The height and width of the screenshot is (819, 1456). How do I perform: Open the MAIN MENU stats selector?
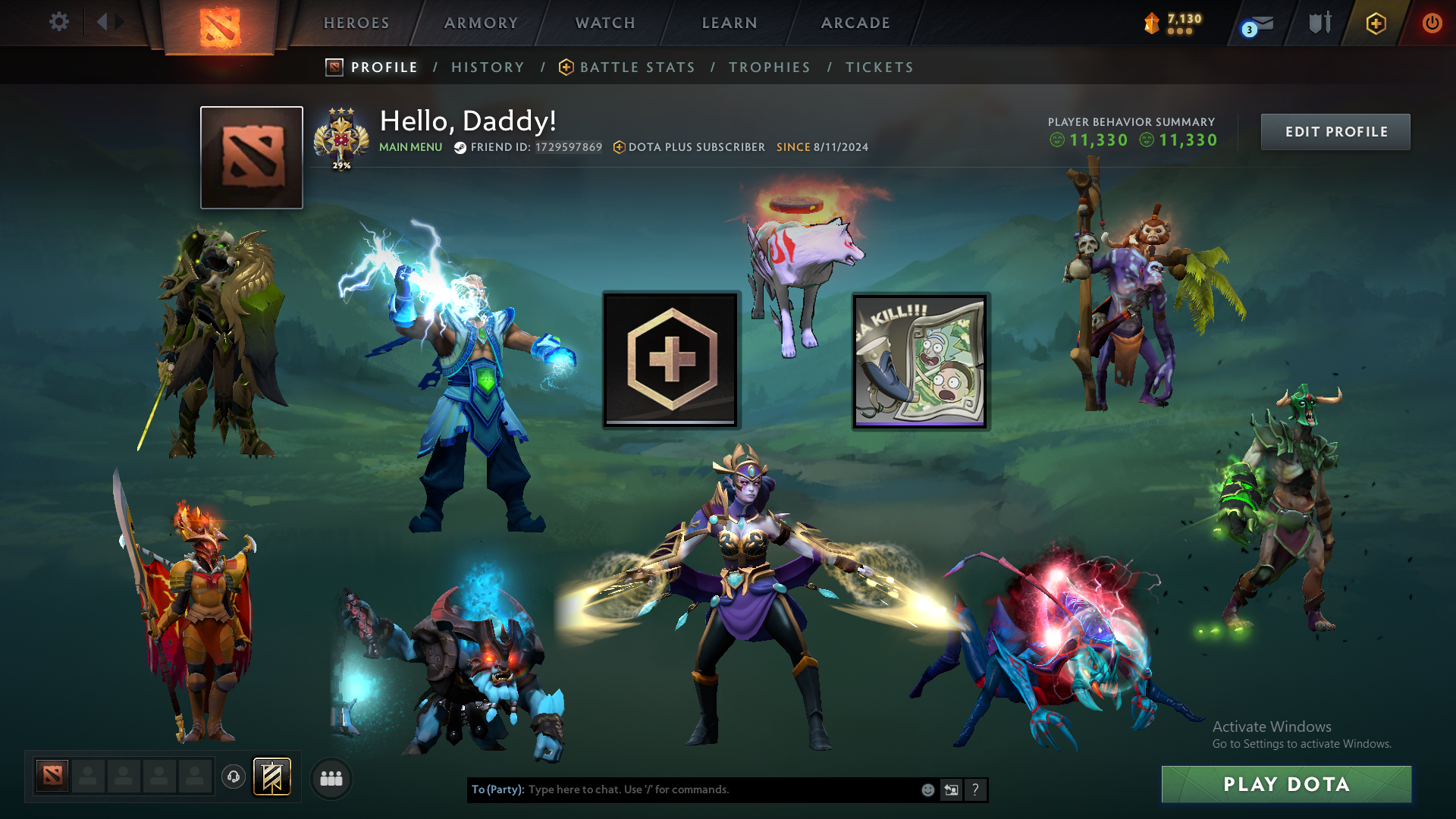tap(410, 148)
